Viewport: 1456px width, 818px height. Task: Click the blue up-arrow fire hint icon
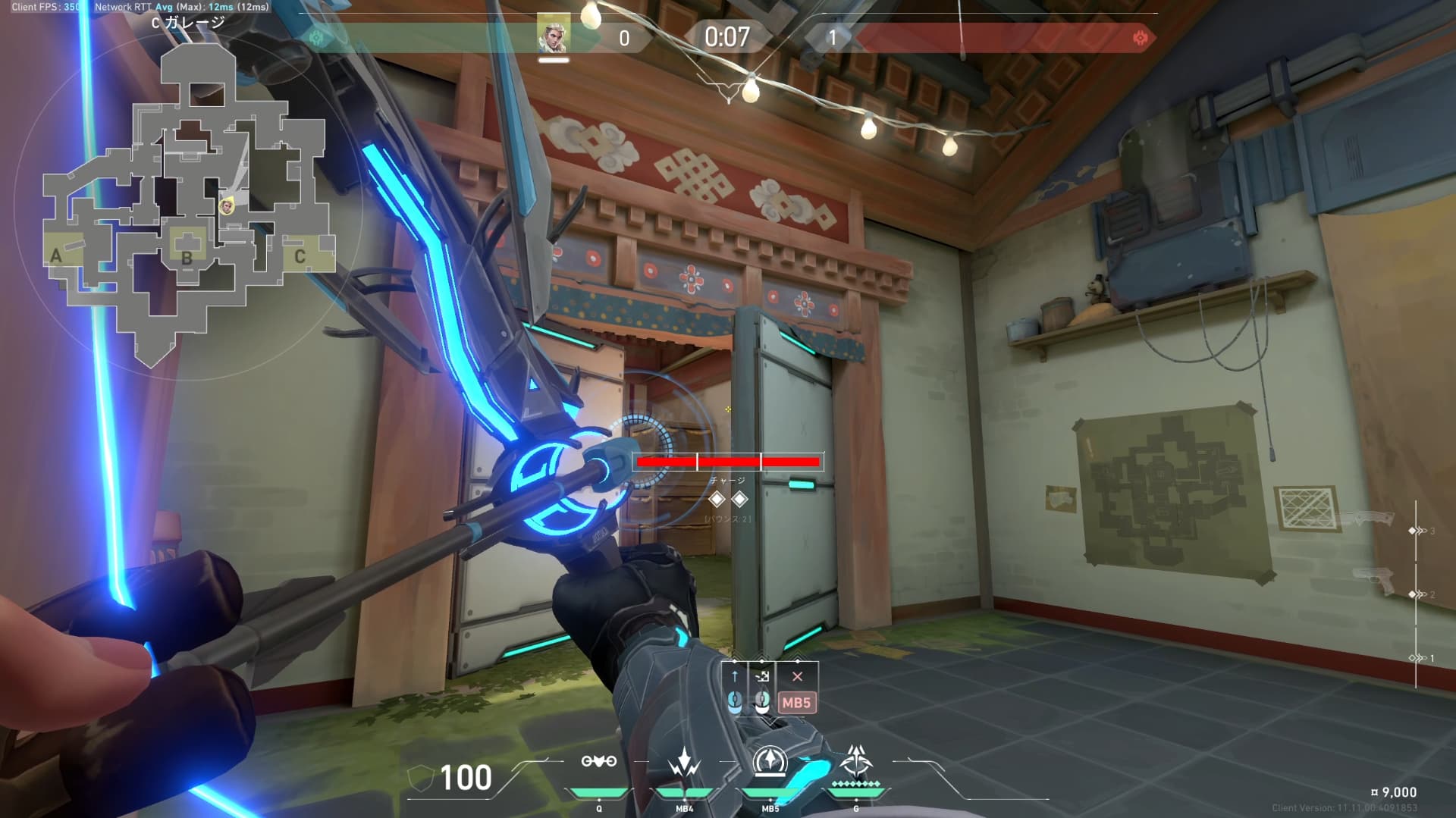[x=734, y=676]
